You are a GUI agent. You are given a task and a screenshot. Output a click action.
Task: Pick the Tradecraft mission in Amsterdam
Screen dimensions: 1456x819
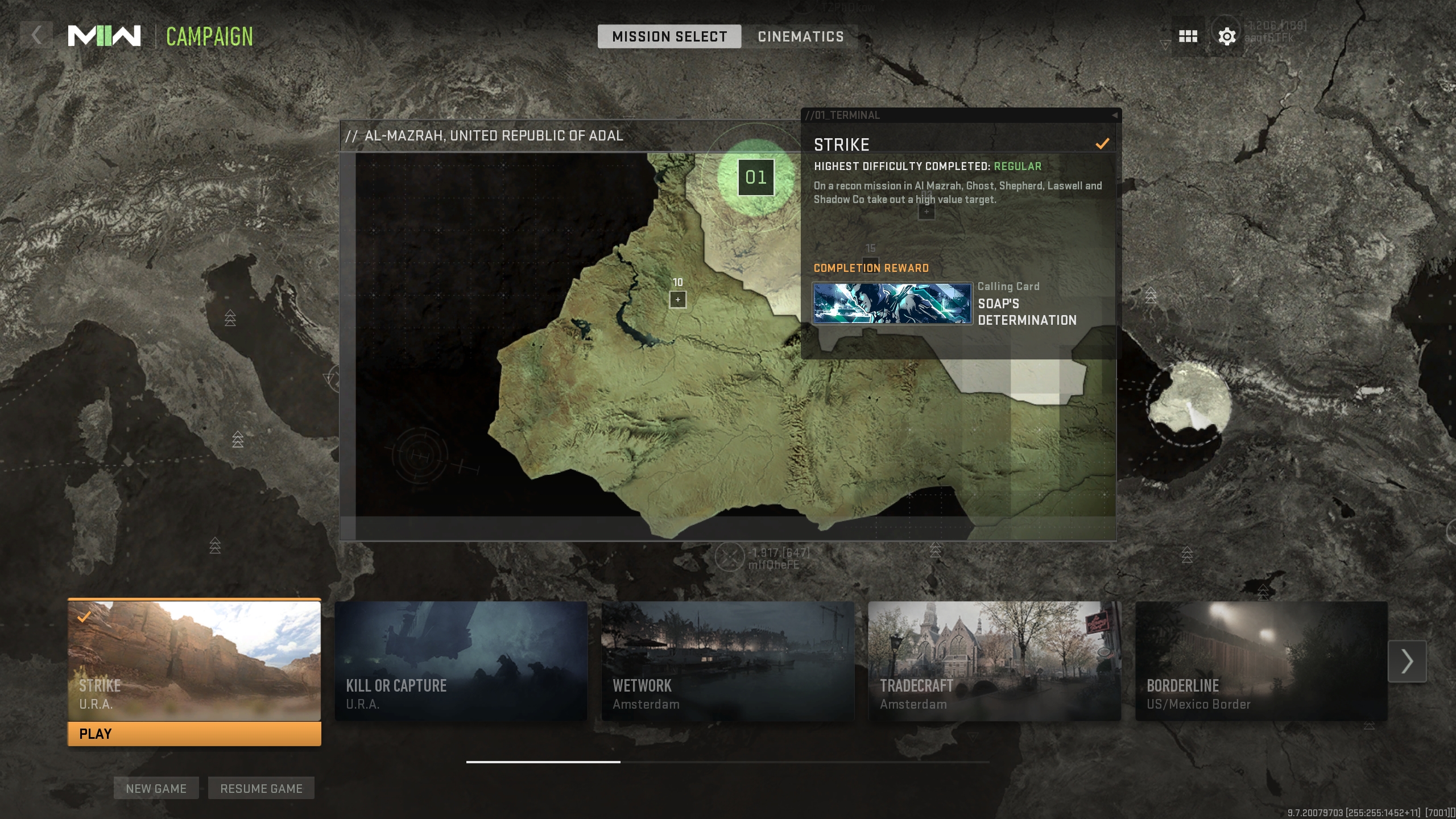pyautogui.click(x=994, y=661)
